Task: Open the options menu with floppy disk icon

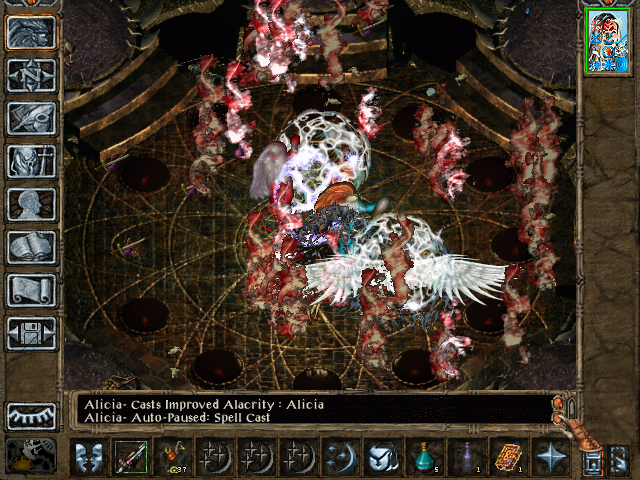Action: pos(32,333)
